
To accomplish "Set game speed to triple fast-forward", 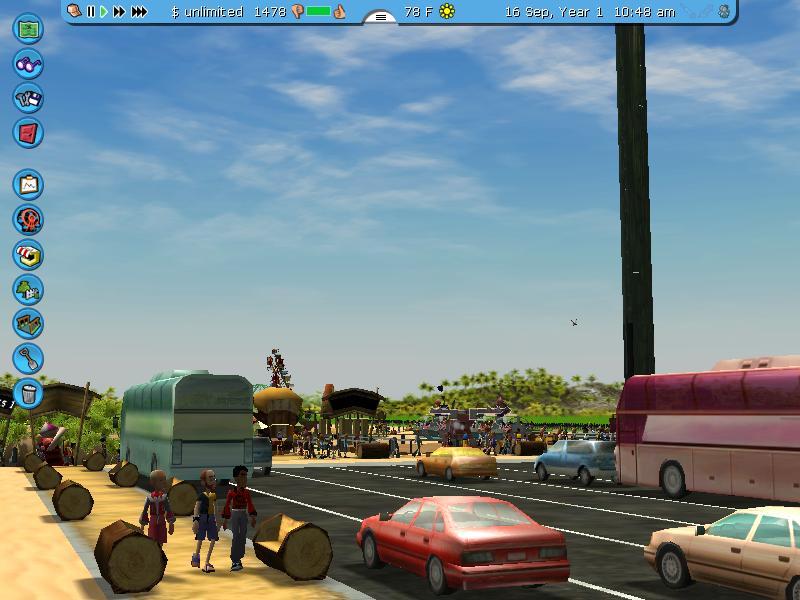I will point(139,12).
